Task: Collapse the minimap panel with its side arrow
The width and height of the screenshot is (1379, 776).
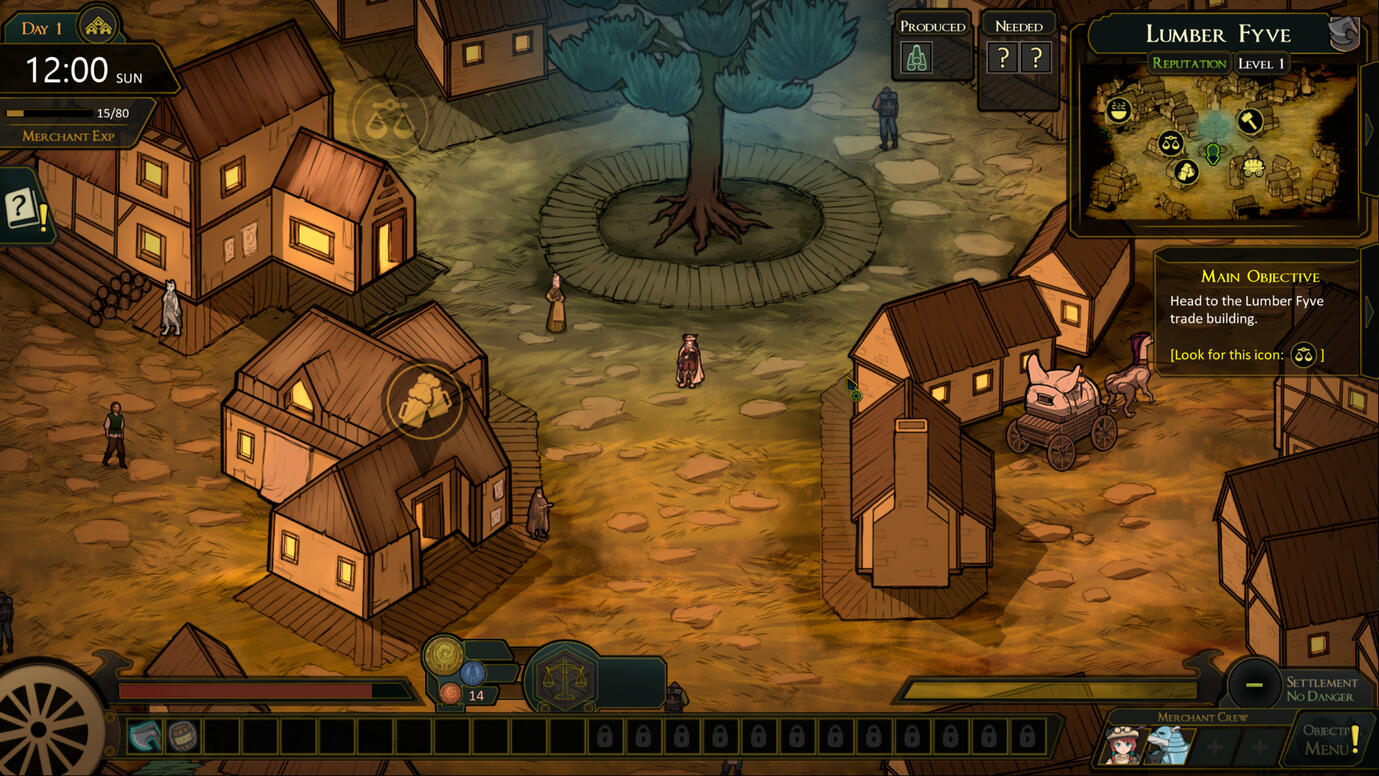Action: (1370, 128)
